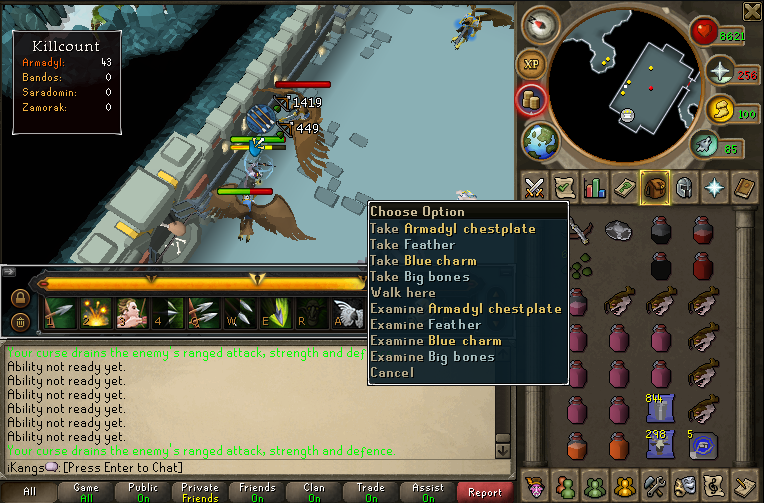
Task: Choose Walk here in context menu
Action: [403, 293]
